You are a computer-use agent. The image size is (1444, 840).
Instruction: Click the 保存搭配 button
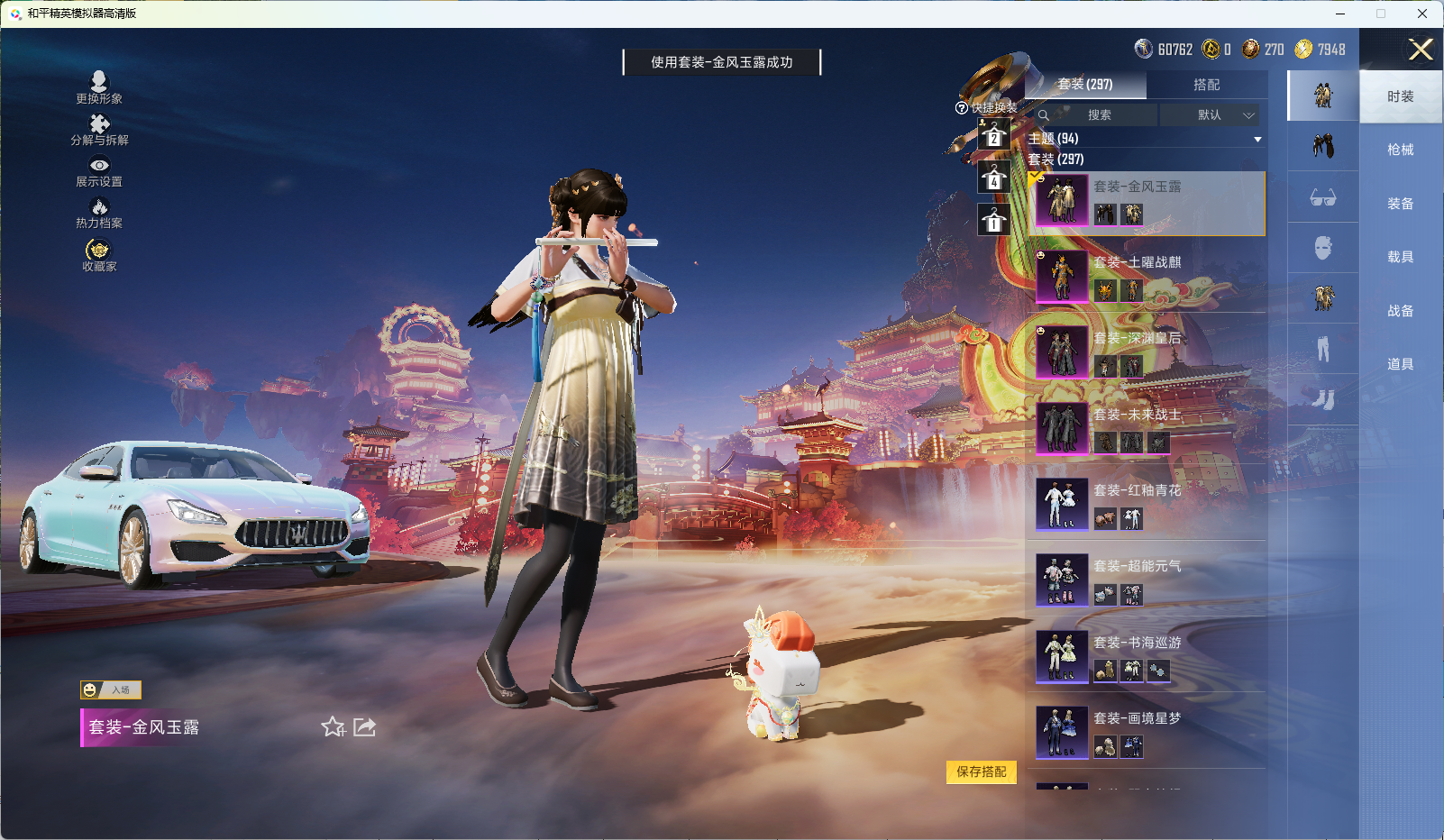[x=982, y=773]
